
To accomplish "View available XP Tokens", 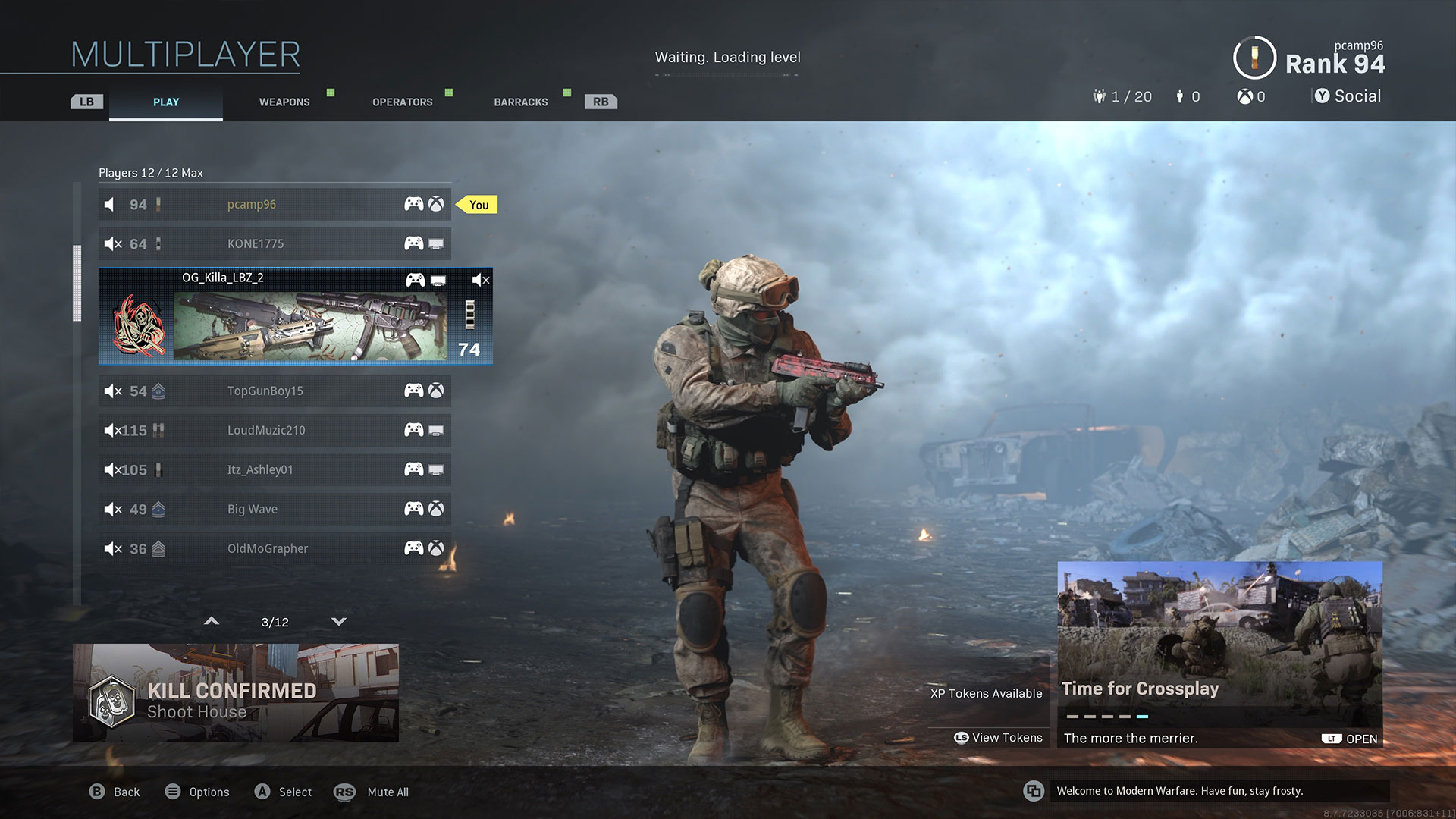I will point(998,737).
